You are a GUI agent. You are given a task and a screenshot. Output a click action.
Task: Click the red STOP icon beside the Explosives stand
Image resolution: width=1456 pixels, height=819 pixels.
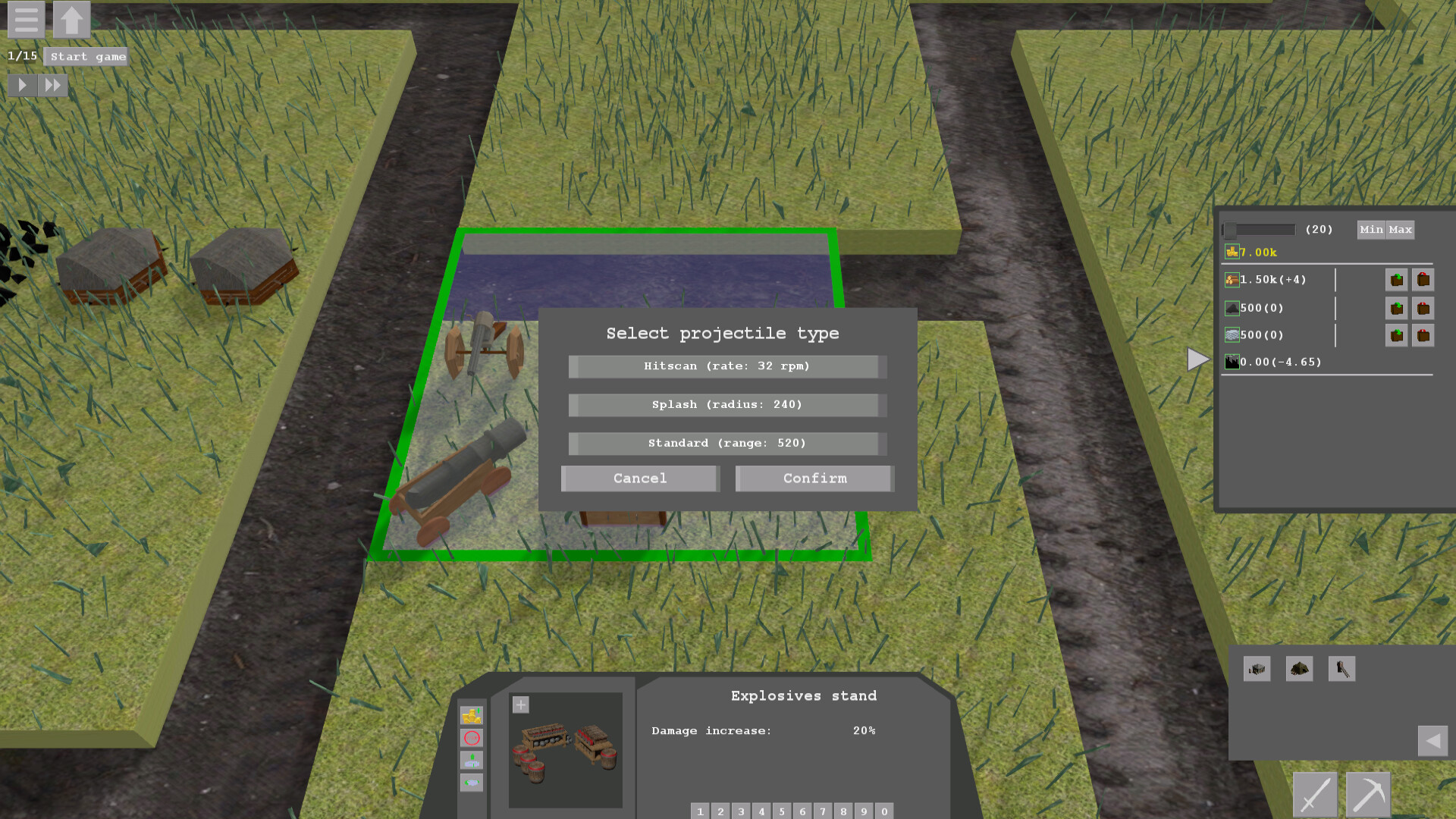(x=472, y=738)
